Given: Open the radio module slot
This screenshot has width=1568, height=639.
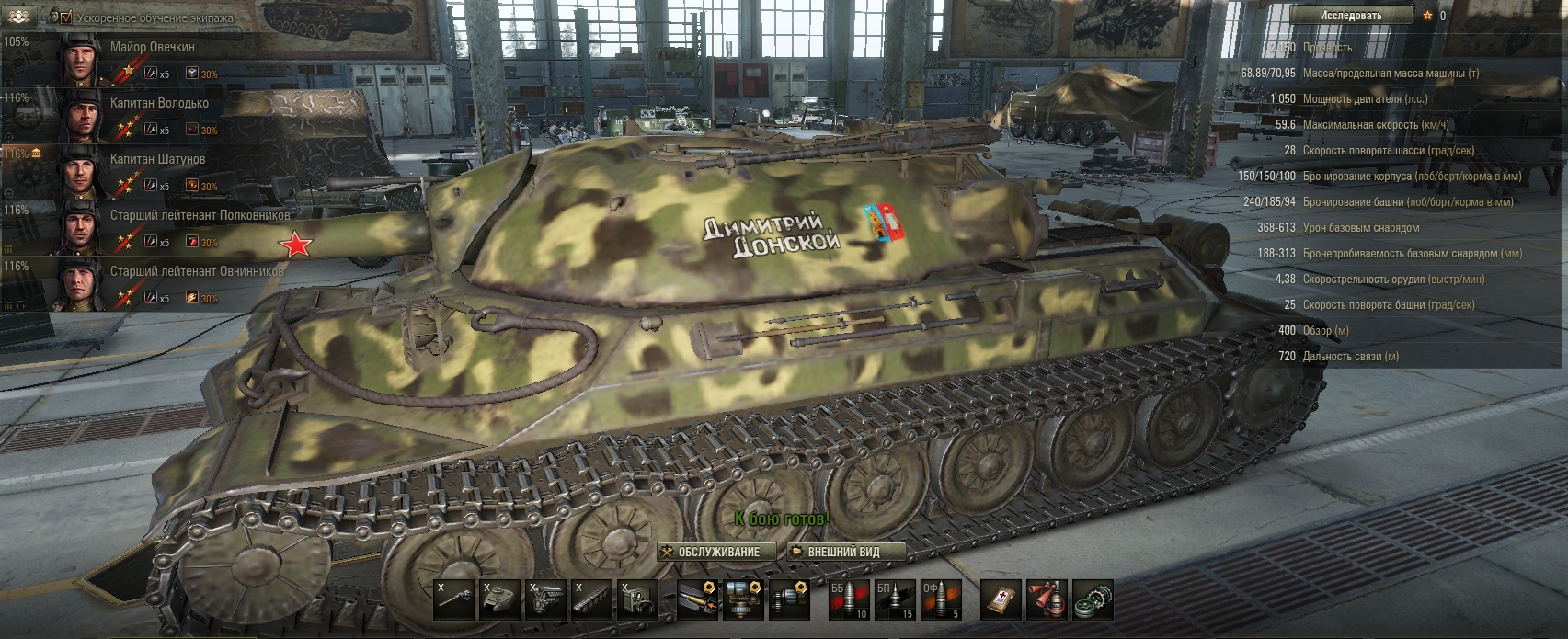Looking at the screenshot, I should click(x=637, y=599).
